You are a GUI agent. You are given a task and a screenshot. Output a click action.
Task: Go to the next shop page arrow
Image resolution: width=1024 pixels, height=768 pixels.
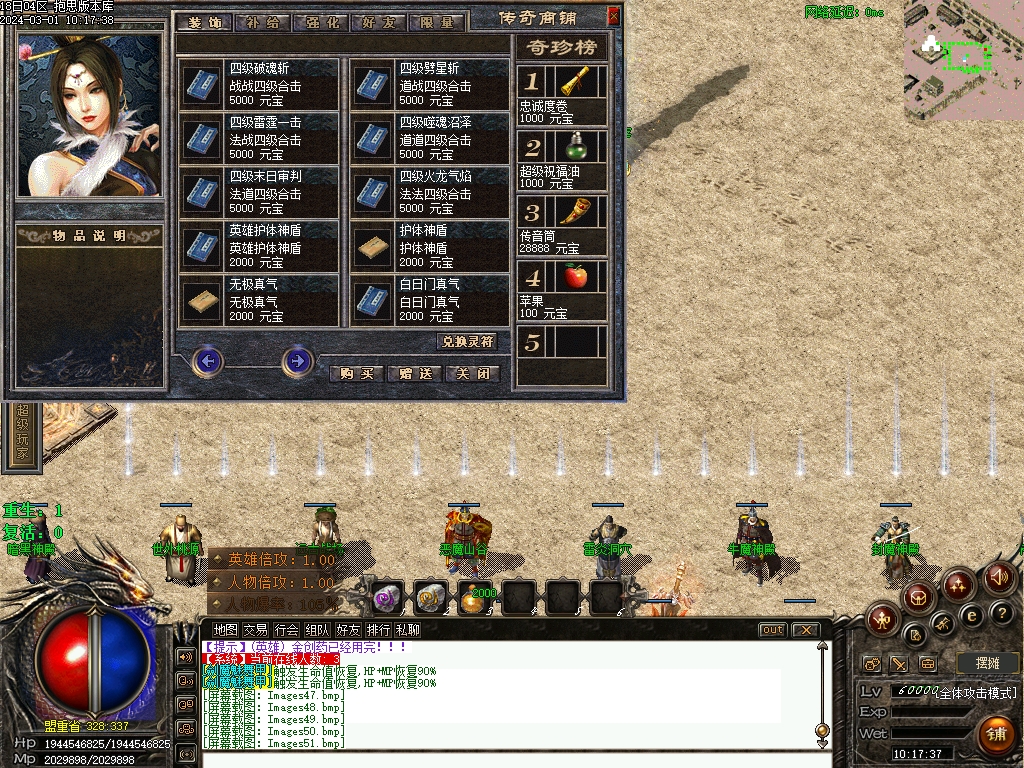(297, 360)
